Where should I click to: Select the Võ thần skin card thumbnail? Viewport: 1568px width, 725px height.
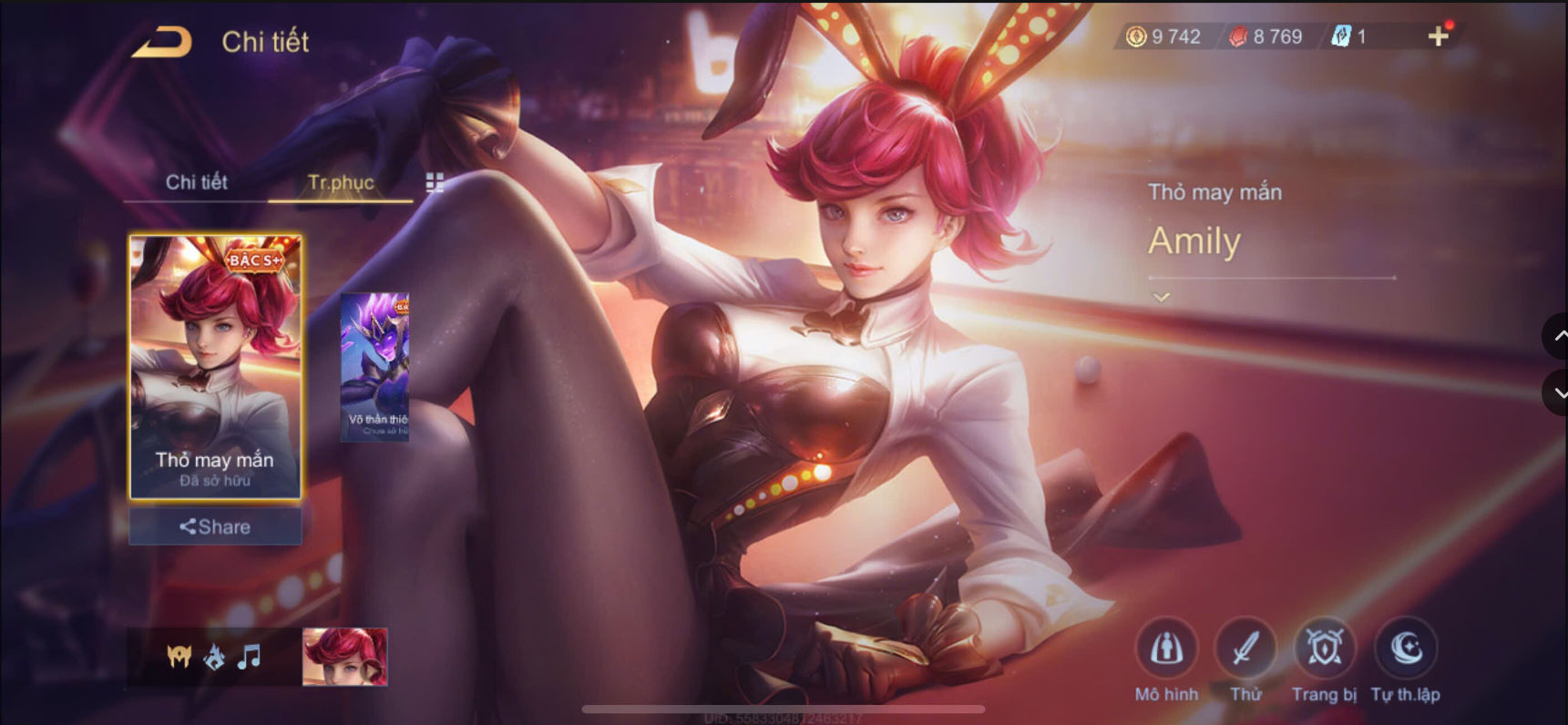tap(375, 364)
